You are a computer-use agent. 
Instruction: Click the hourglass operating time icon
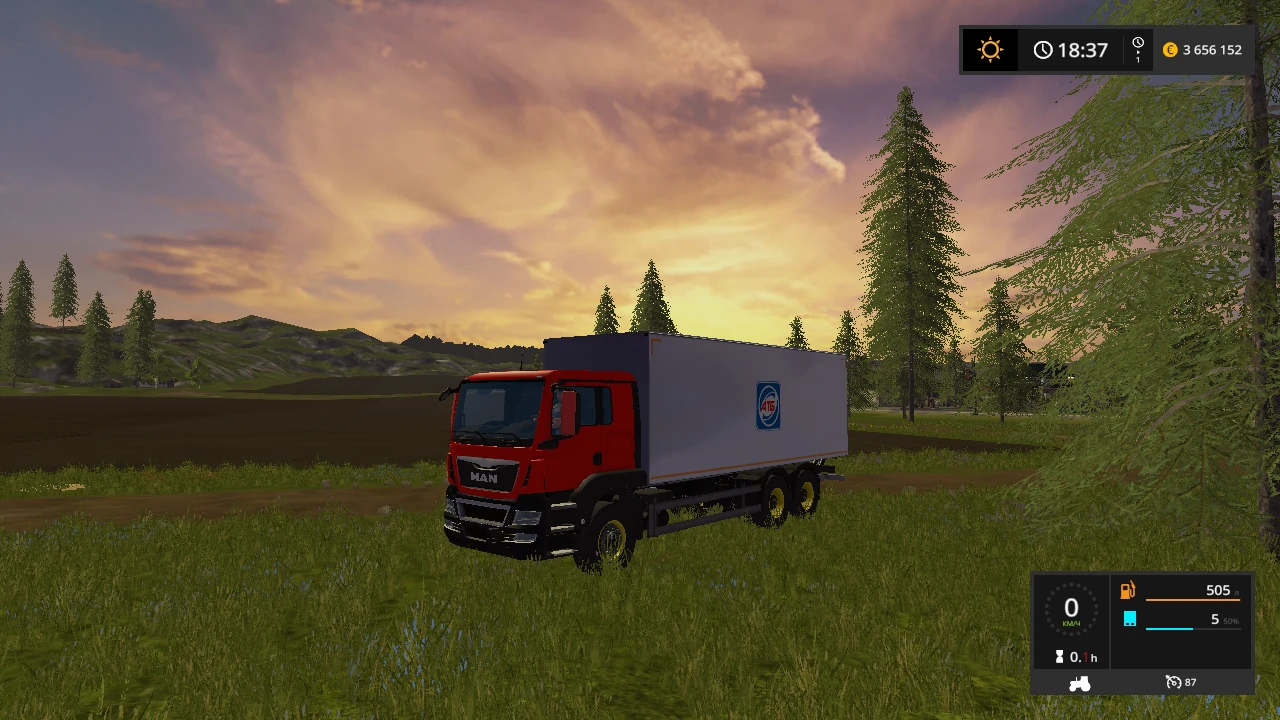pos(1062,657)
